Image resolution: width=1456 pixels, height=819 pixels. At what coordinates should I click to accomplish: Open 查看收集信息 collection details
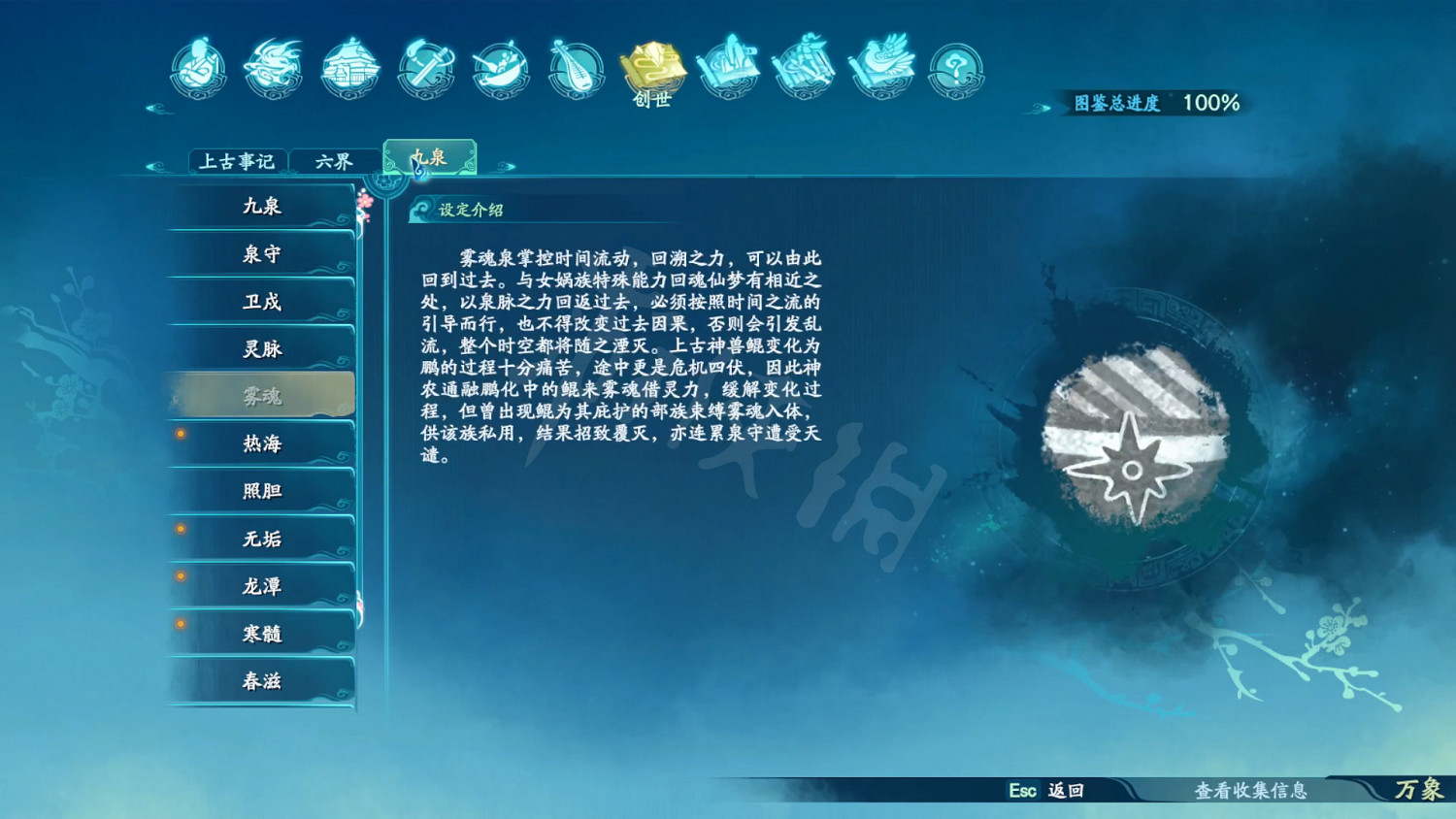pyautogui.click(x=1252, y=791)
